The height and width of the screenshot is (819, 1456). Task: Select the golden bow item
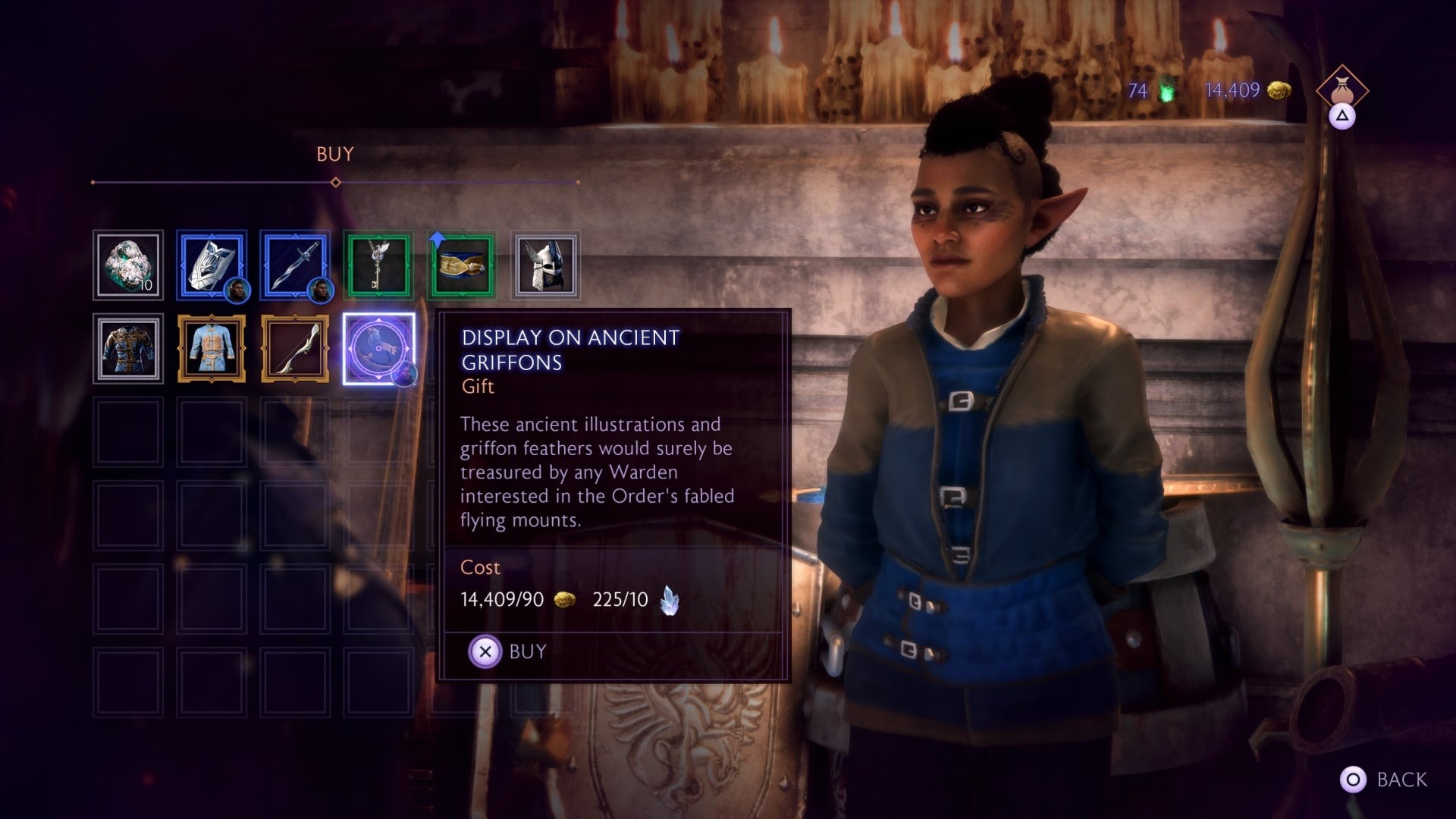(x=295, y=350)
